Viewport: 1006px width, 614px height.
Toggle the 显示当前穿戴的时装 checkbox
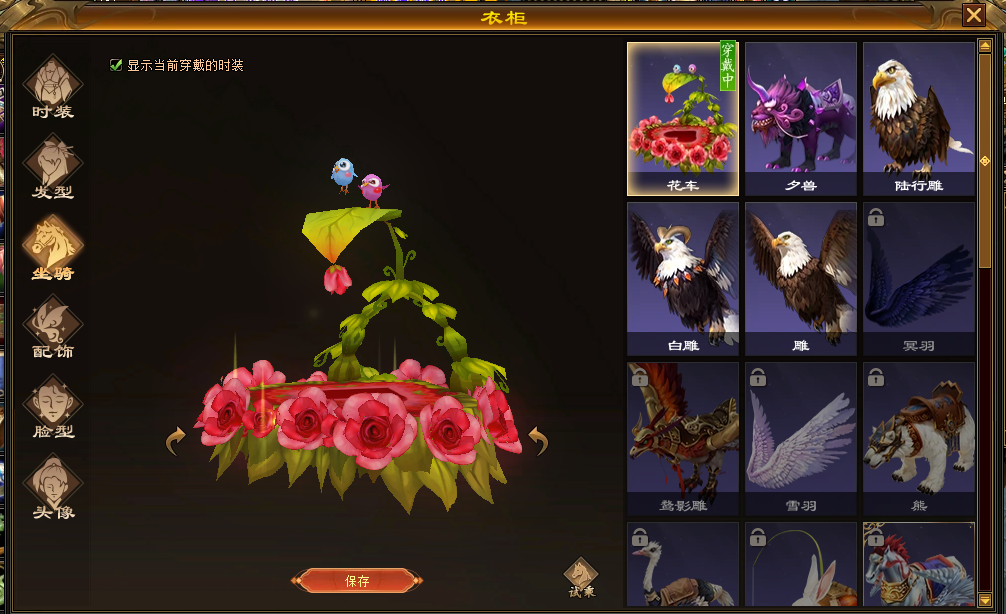tap(116, 66)
